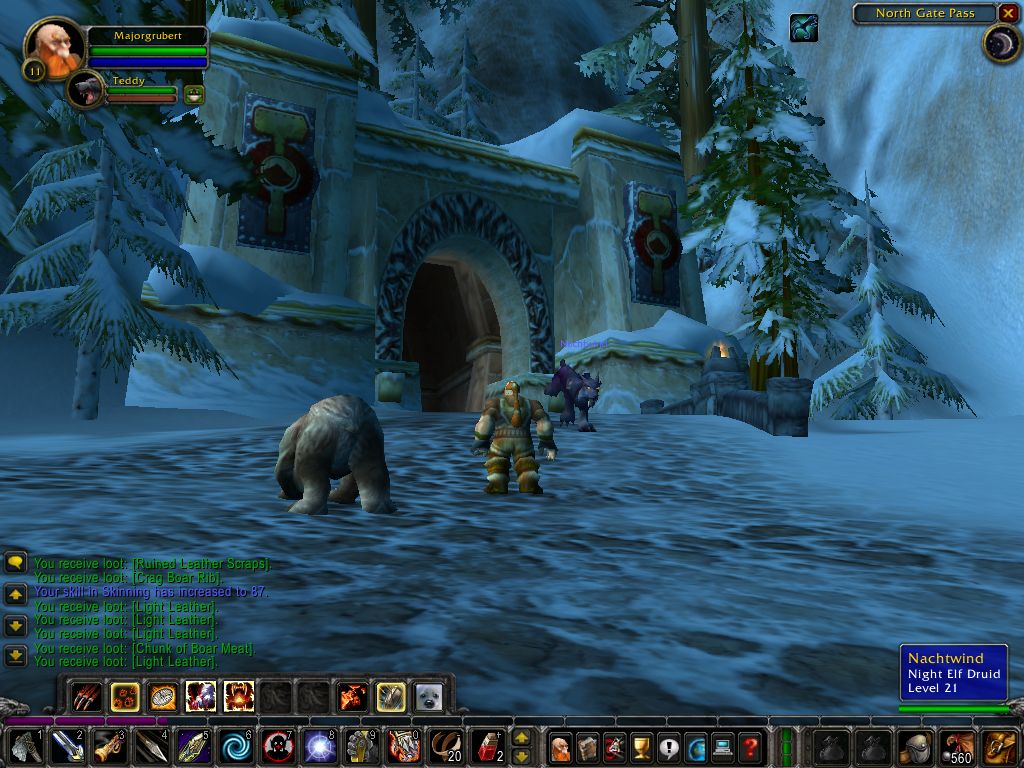Use the pet Claw ability
1024x768 pixels.
coord(86,696)
